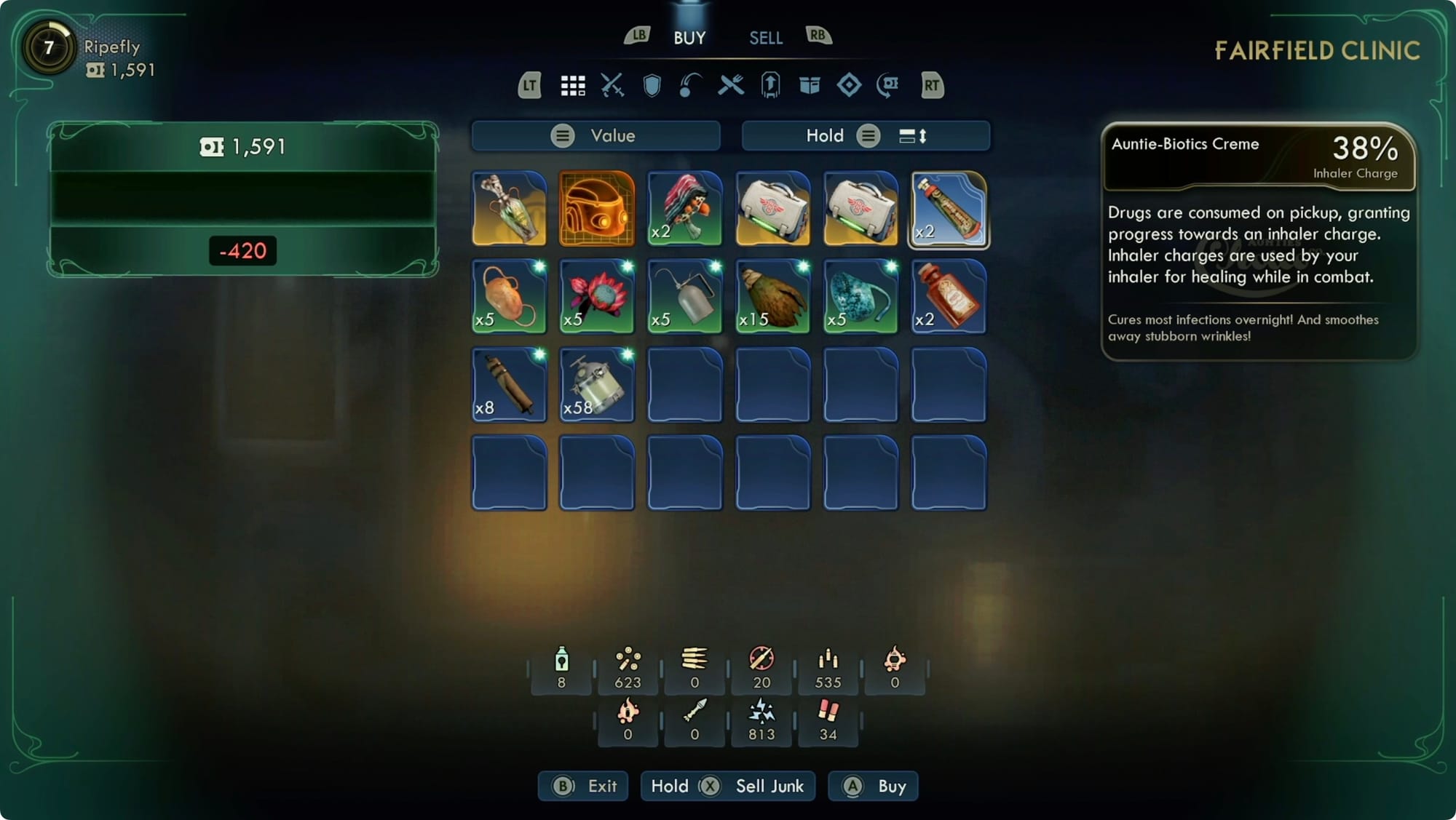
Task: Open the mods category with upward arrow icon
Action: (770, 85)
